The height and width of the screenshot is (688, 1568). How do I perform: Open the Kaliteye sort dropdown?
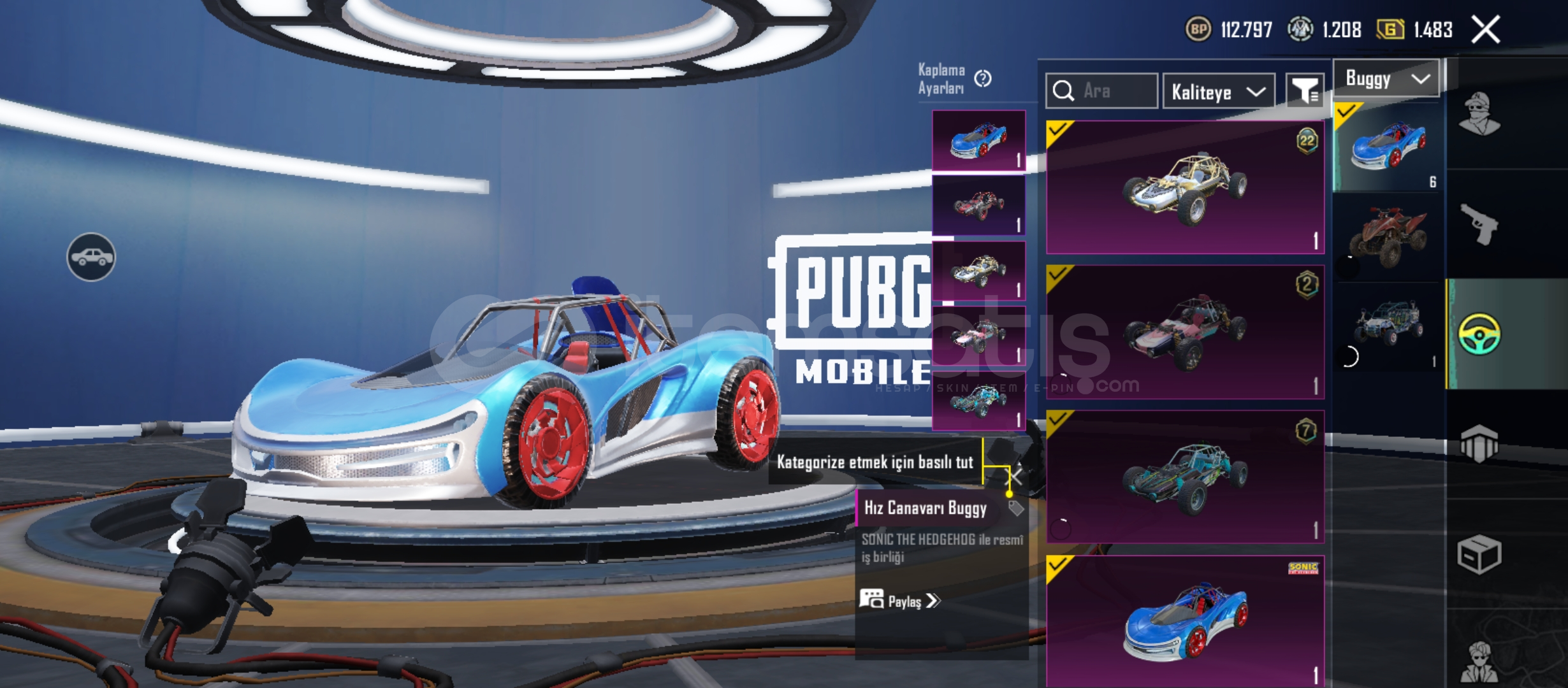1218,92
